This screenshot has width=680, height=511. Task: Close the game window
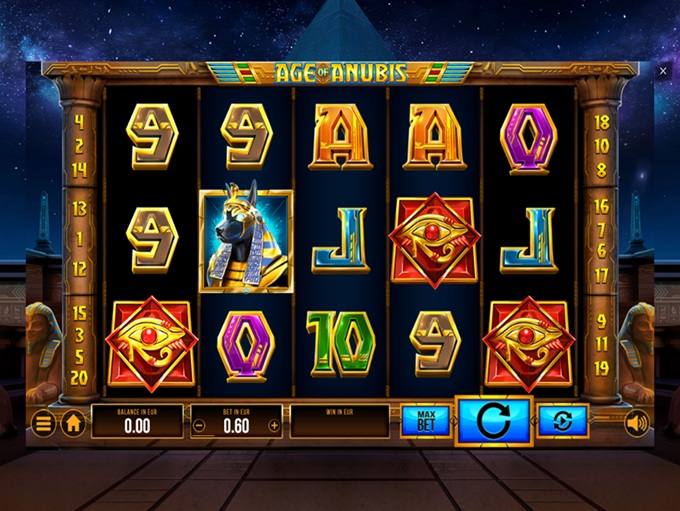663,71
